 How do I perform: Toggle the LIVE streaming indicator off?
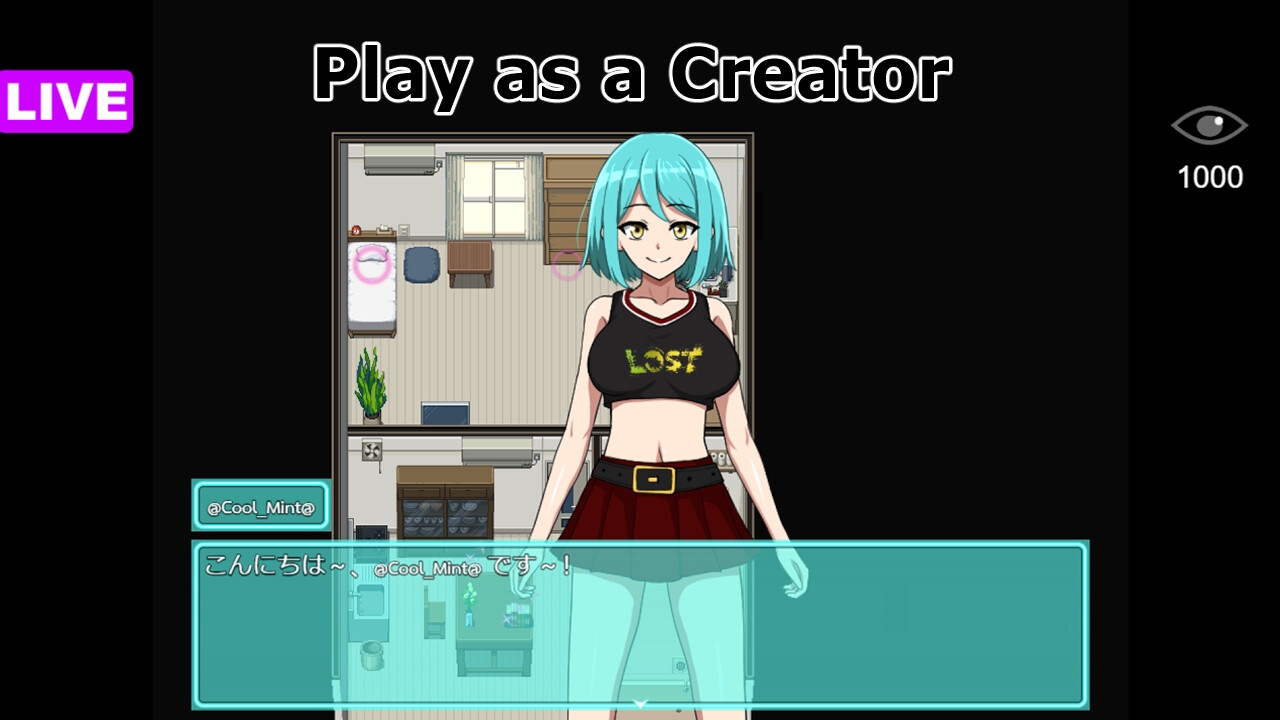tap(64, 99)
